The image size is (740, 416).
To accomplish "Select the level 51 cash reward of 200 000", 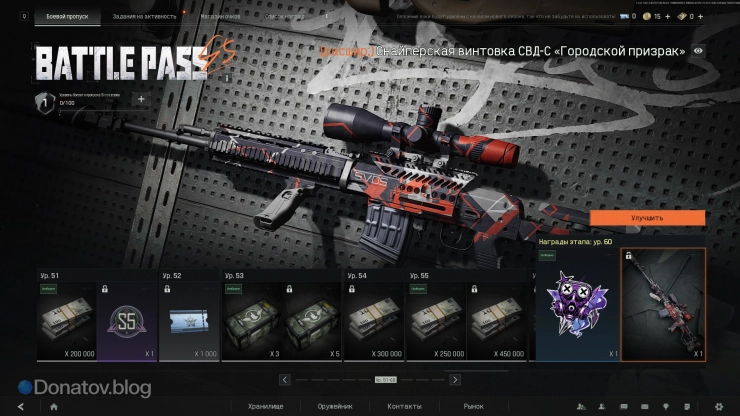I will [x=67, y=320].
